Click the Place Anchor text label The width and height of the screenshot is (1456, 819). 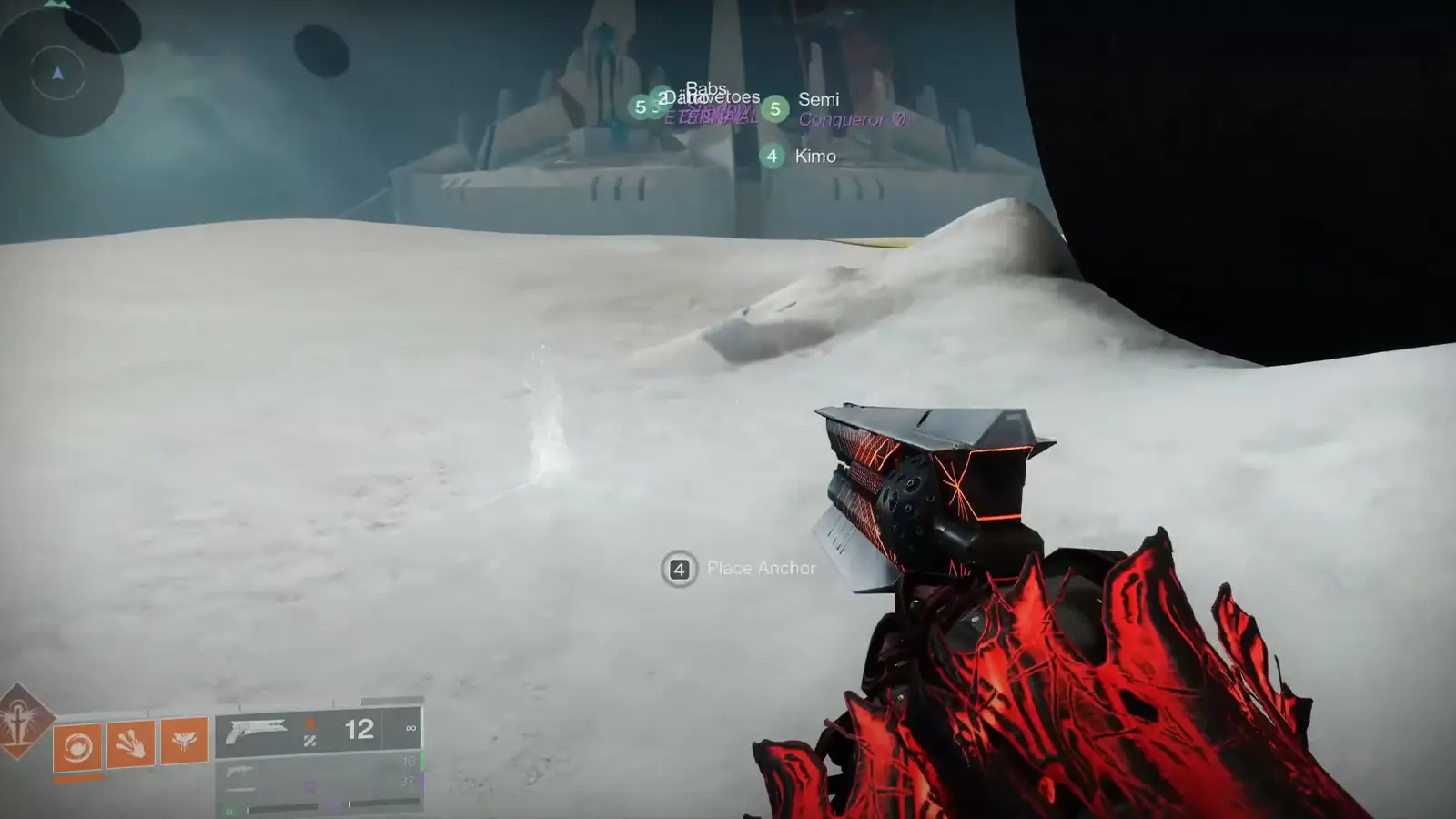pos(762,568)
